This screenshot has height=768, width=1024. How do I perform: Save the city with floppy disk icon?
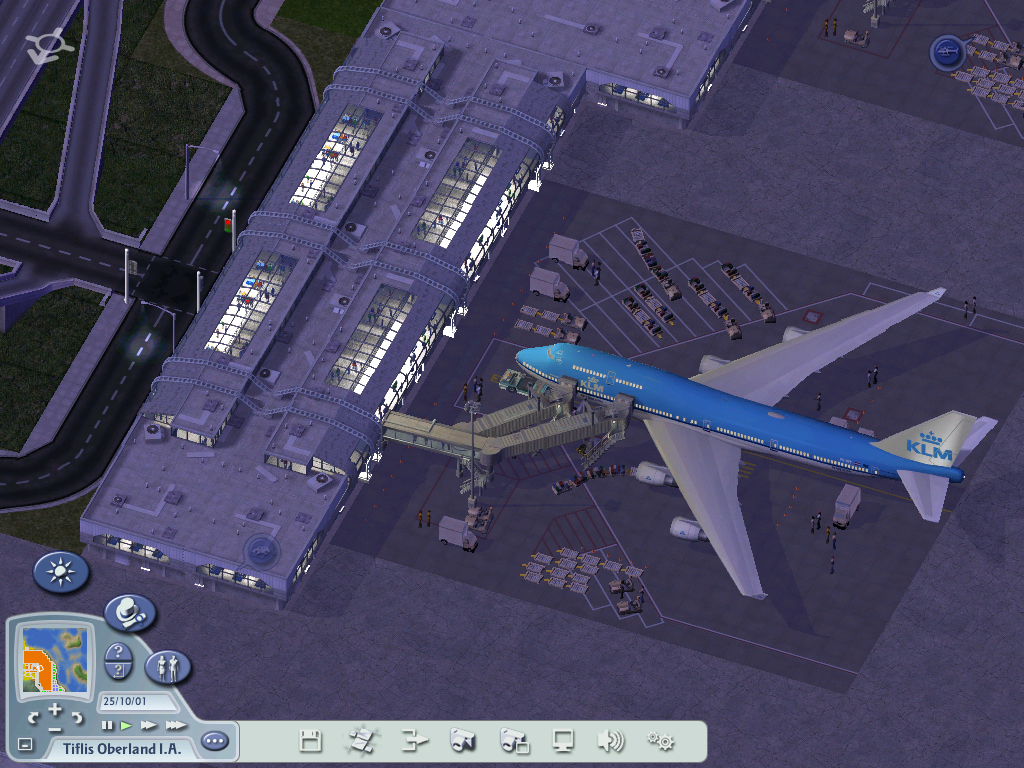(x=311, y=741)
